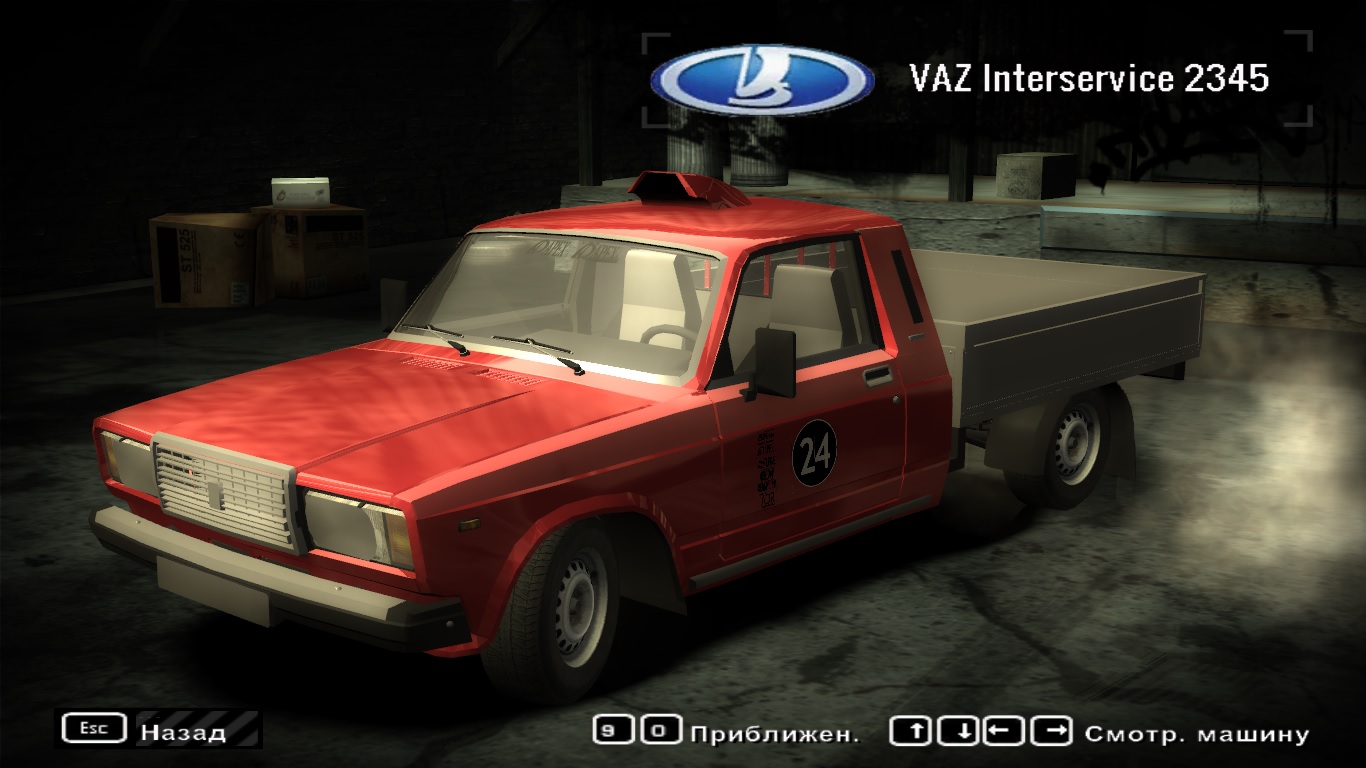
Task: Select the Esc key icon
Action: click(x=92, y=727)
